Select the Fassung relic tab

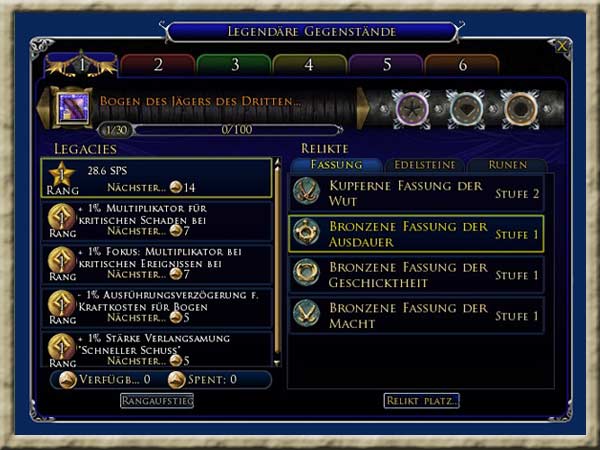pos(337,165)
